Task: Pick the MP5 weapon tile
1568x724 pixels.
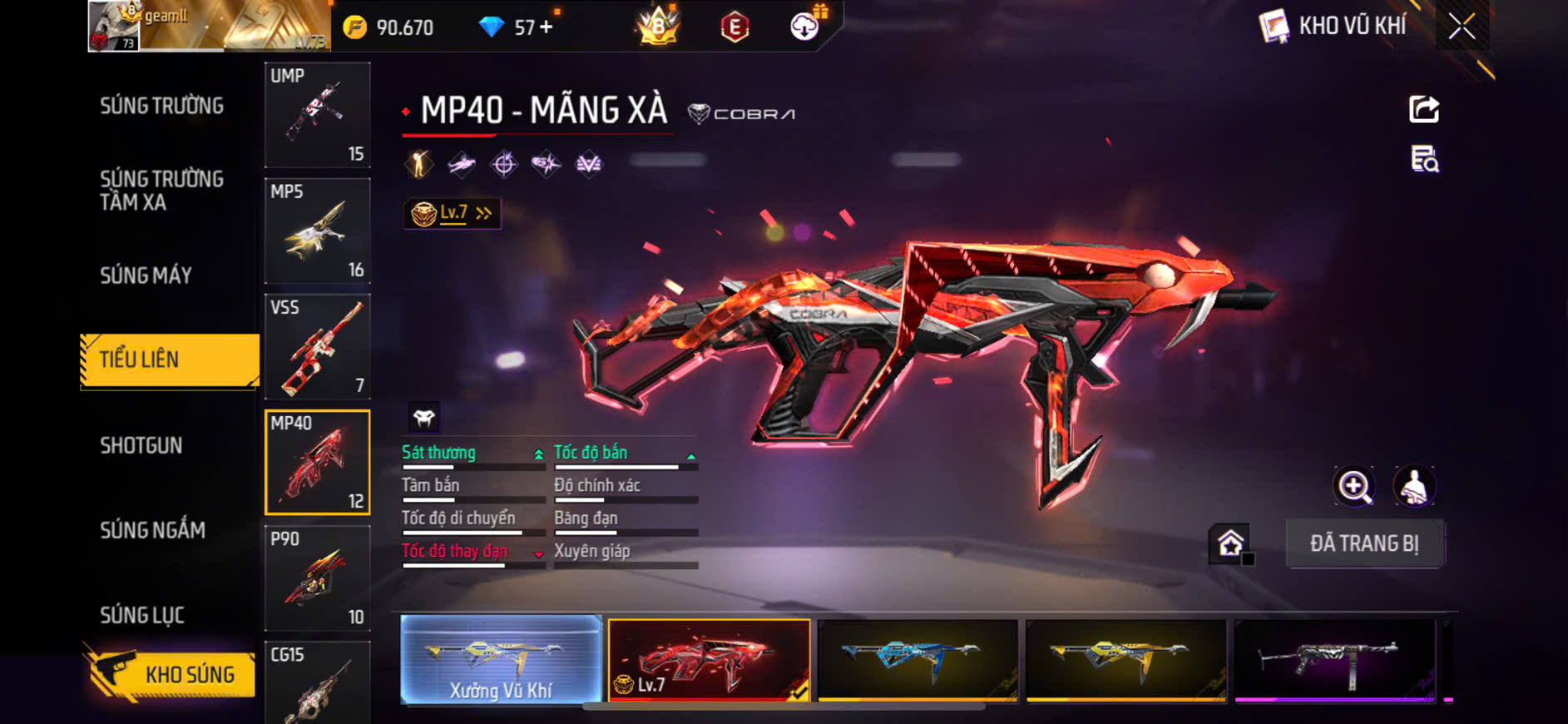Action: tap(317, 231)
